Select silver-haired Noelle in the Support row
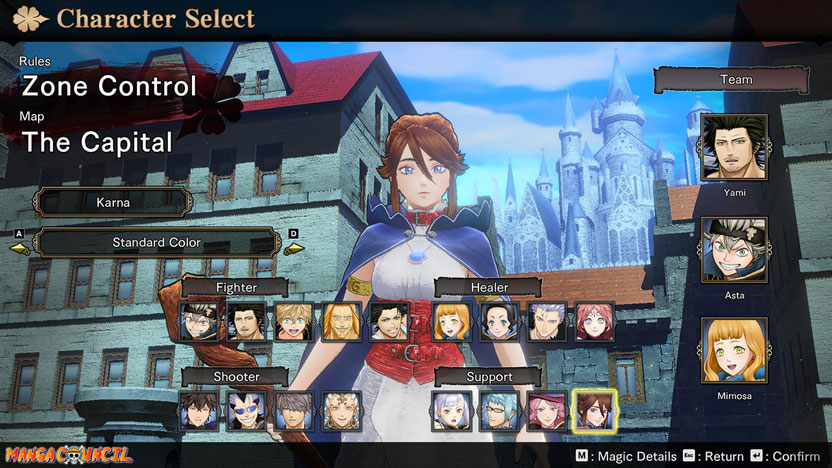Screen dimensions: 832x468 tap(452, 410)
